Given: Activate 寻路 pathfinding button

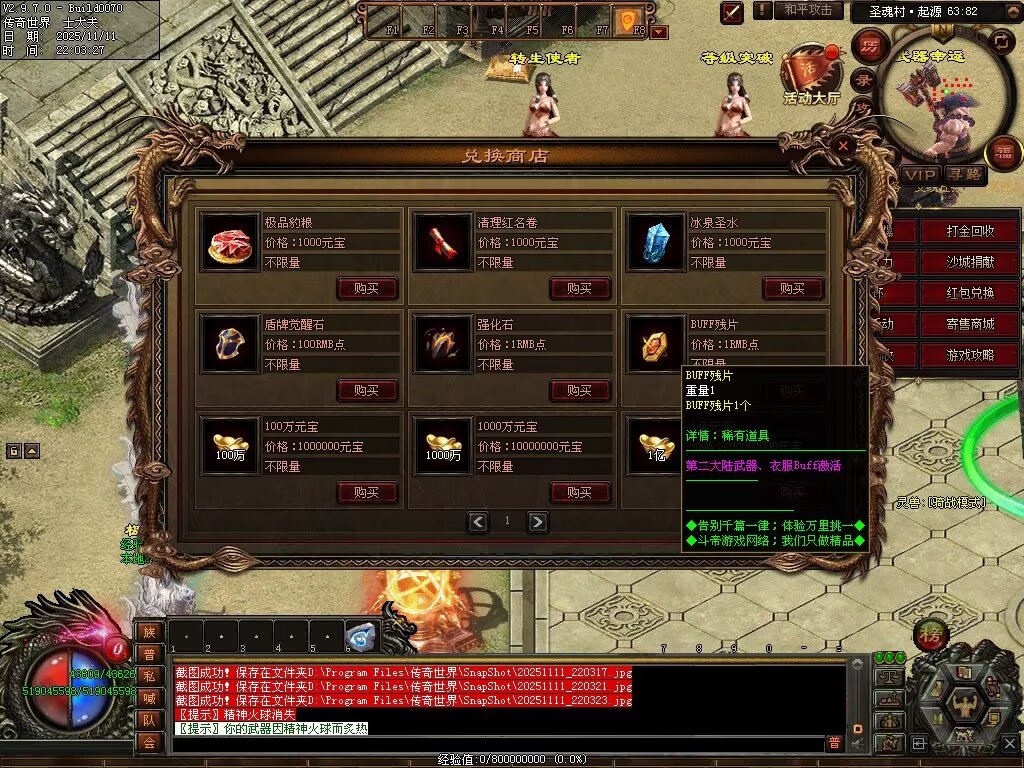Looking at the screenshot, I should [966, 175].
